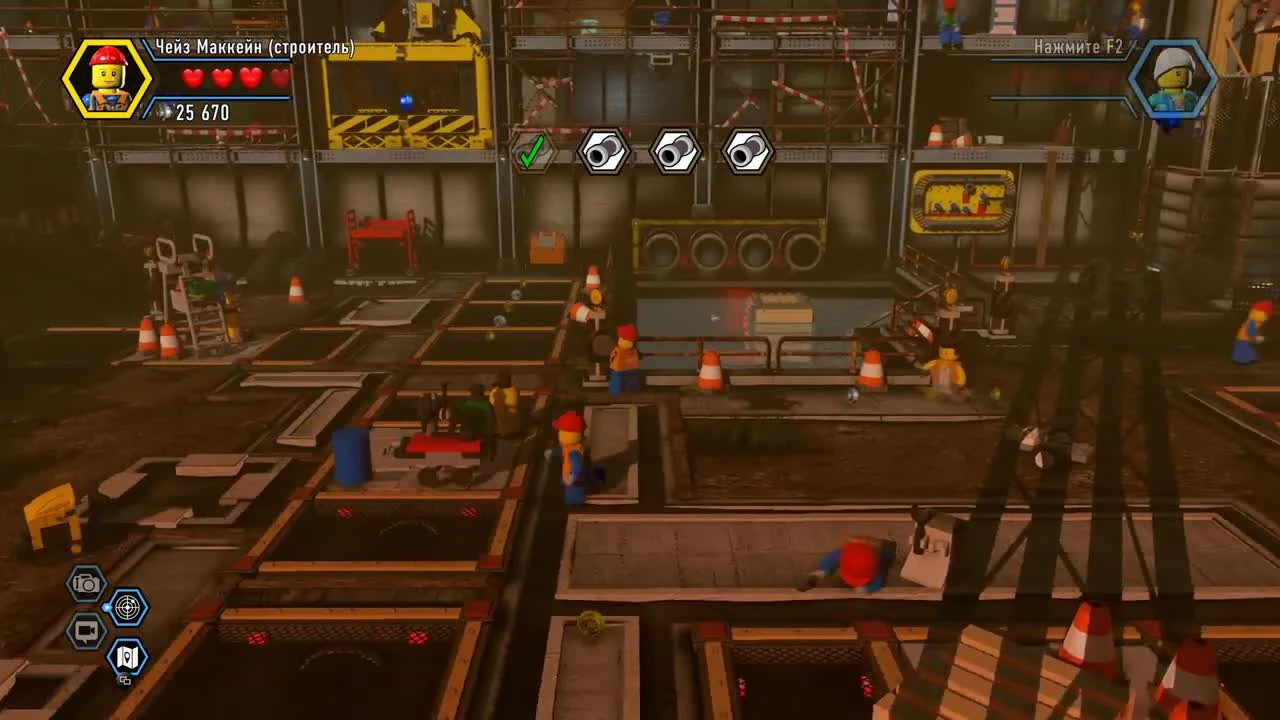
Task: Click the last pipe objective icon
Action: click(x=747, y=152)
